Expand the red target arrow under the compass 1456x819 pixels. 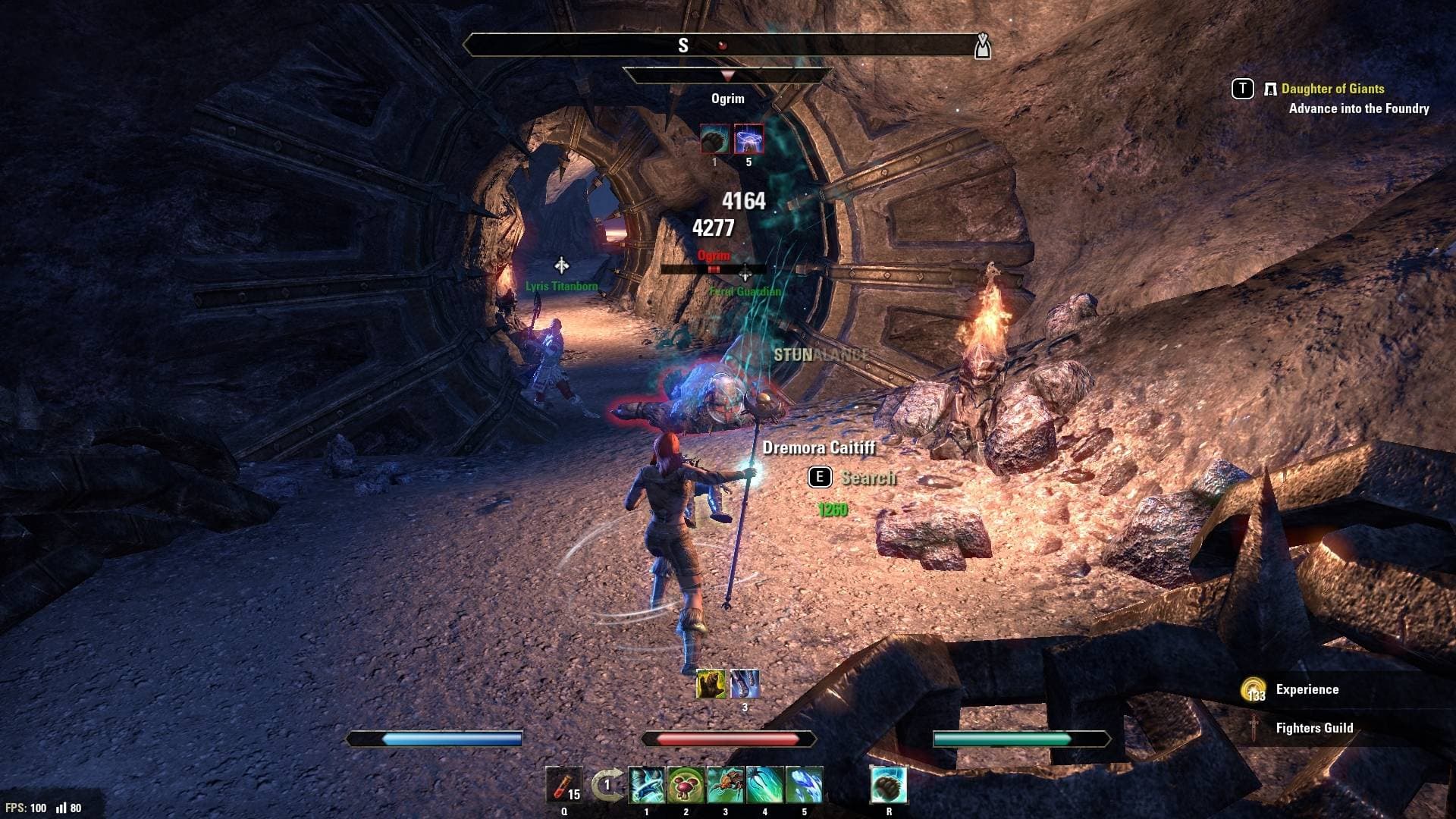coord(729,74)
